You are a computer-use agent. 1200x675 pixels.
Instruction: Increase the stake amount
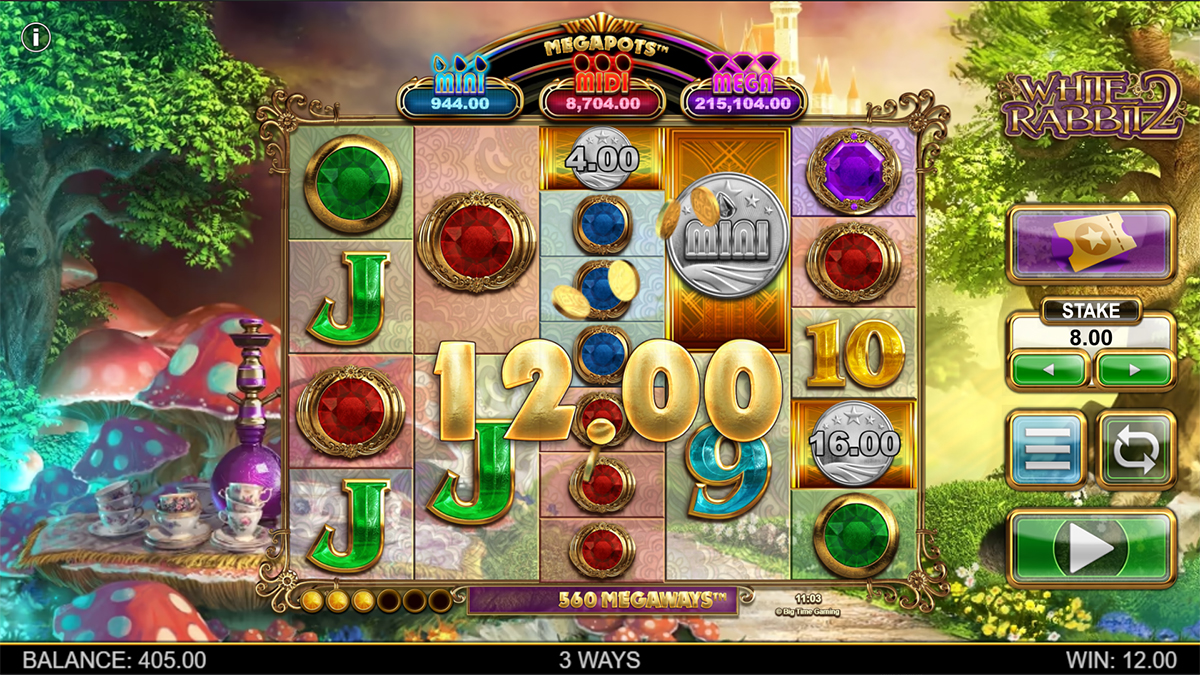(x=1135, y=369)
